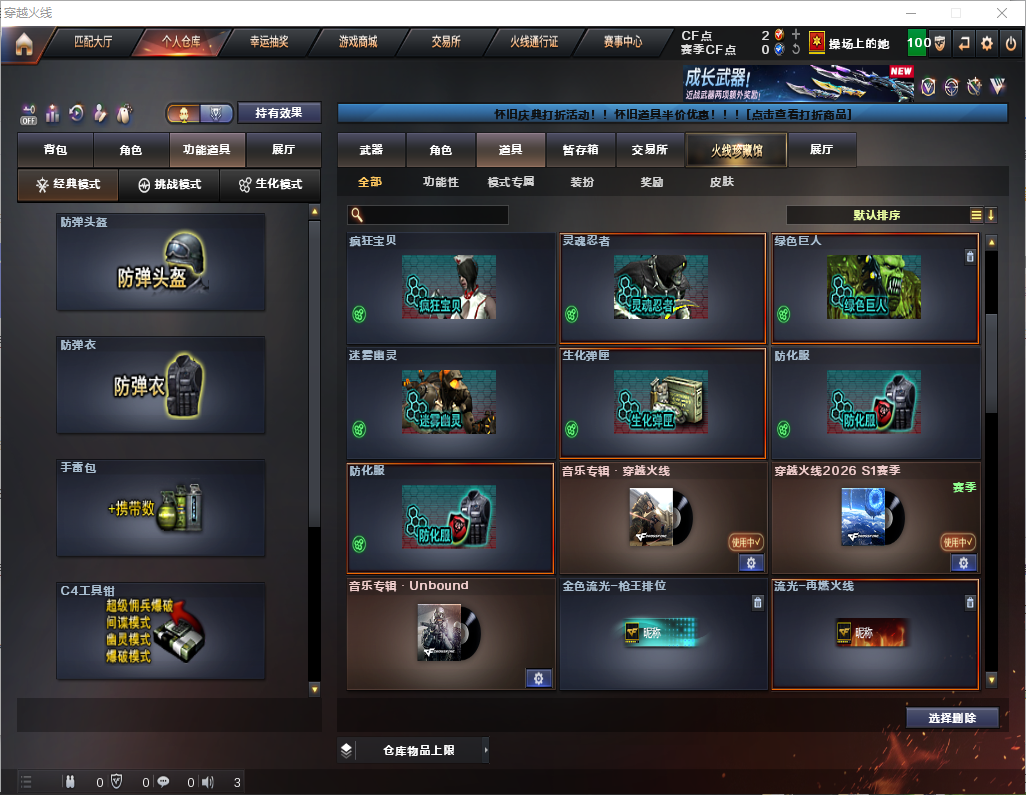Close the game window

[x=1002, y=13]
